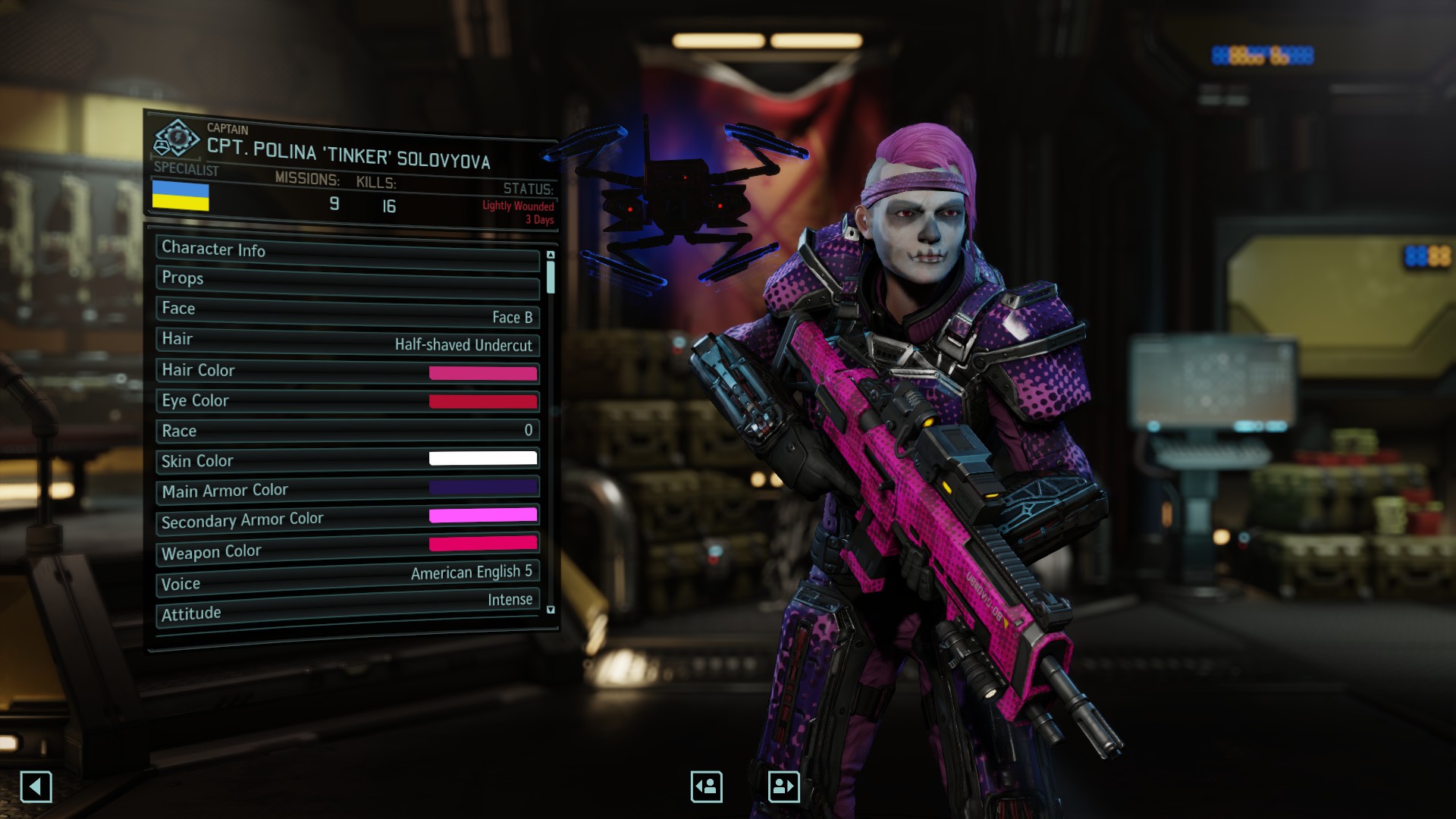Click the Lightly Wounded status text
Image resolution: width=1456 pixels, height=819 pixels.
coord(519,205)
